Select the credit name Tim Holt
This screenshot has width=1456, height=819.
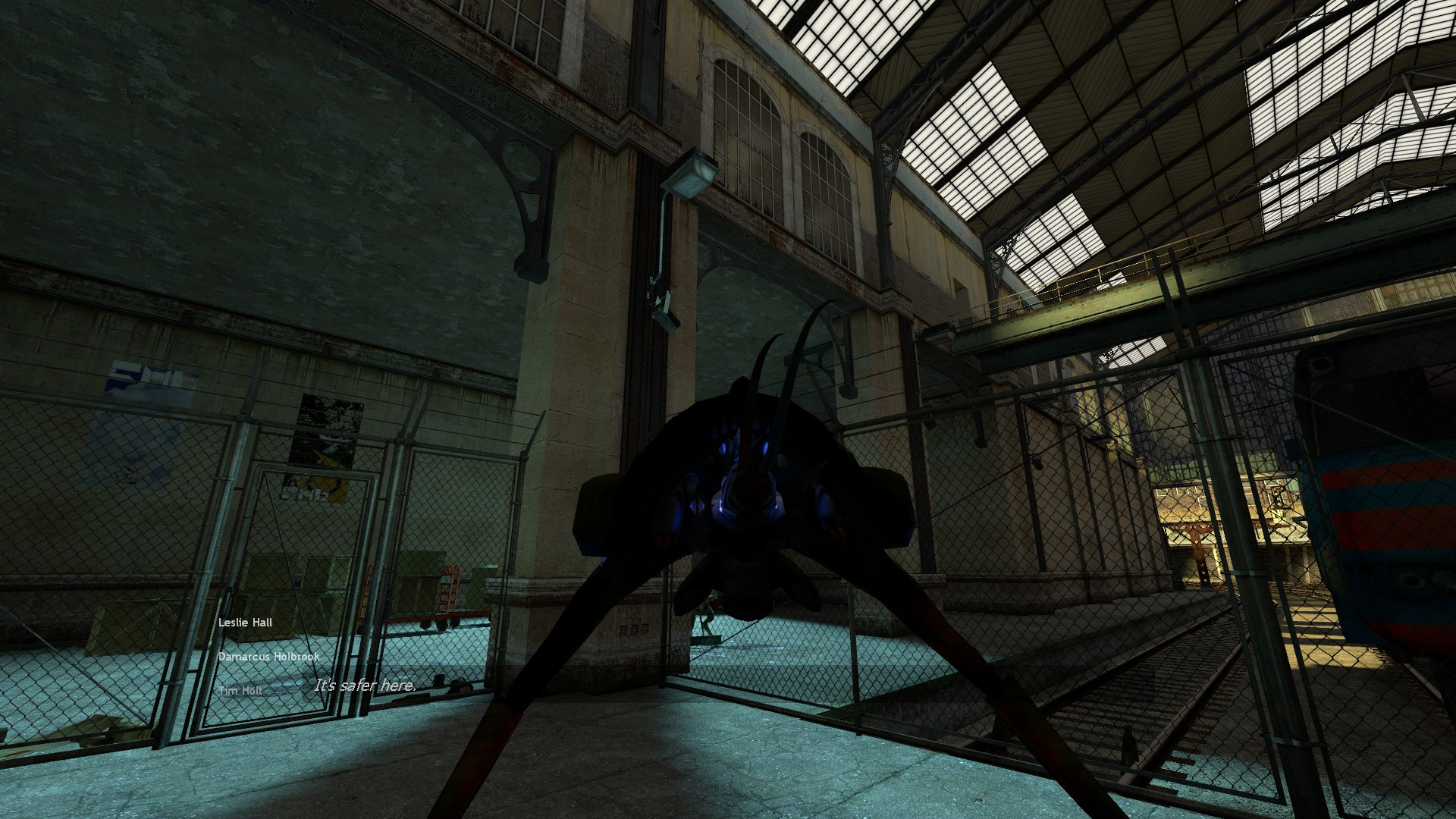pos(241,690)
